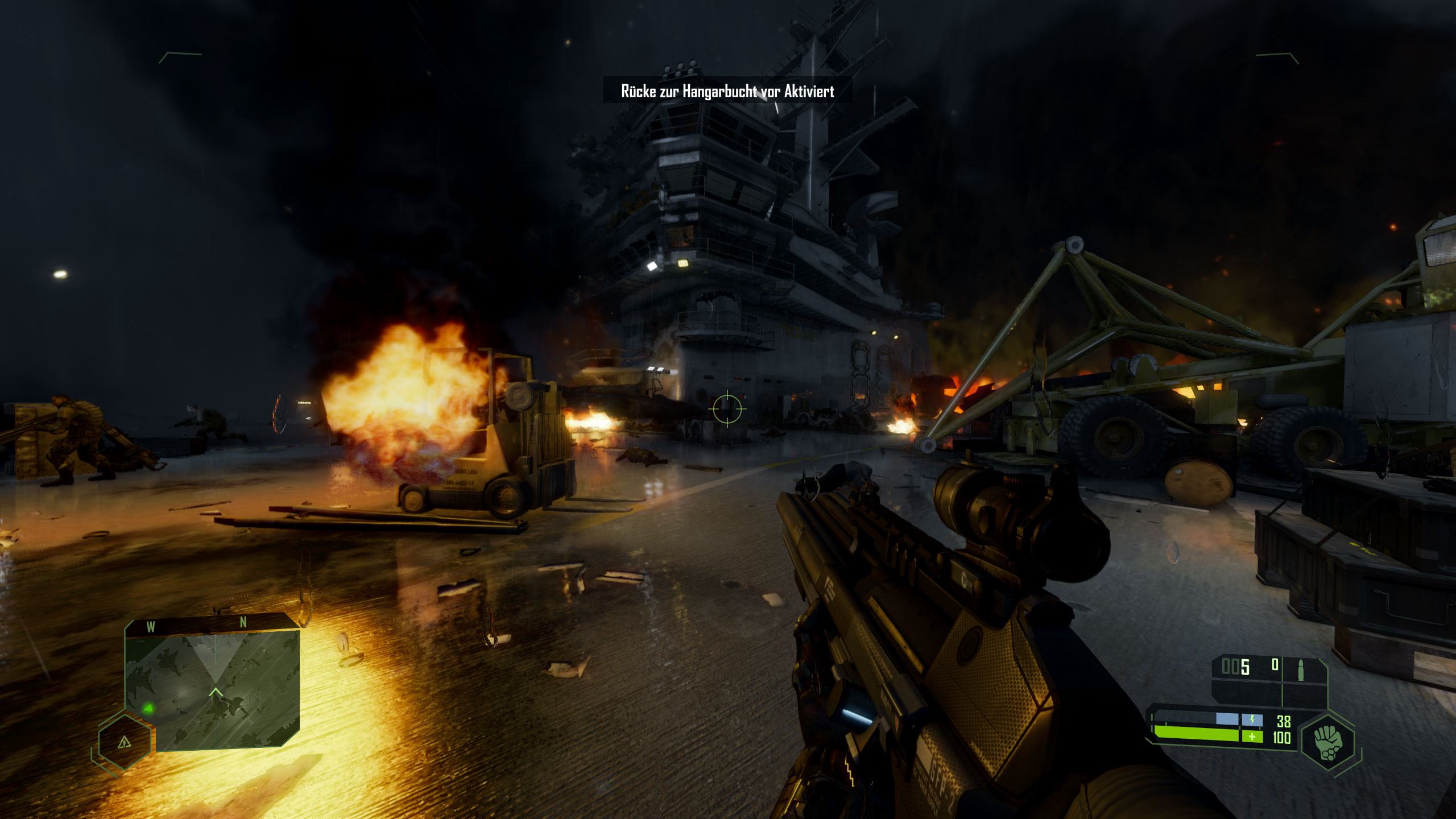This screenshot has height=819, width=1456.
Task: Click the warning triangle hexagon icon
Action: point(124,742)
